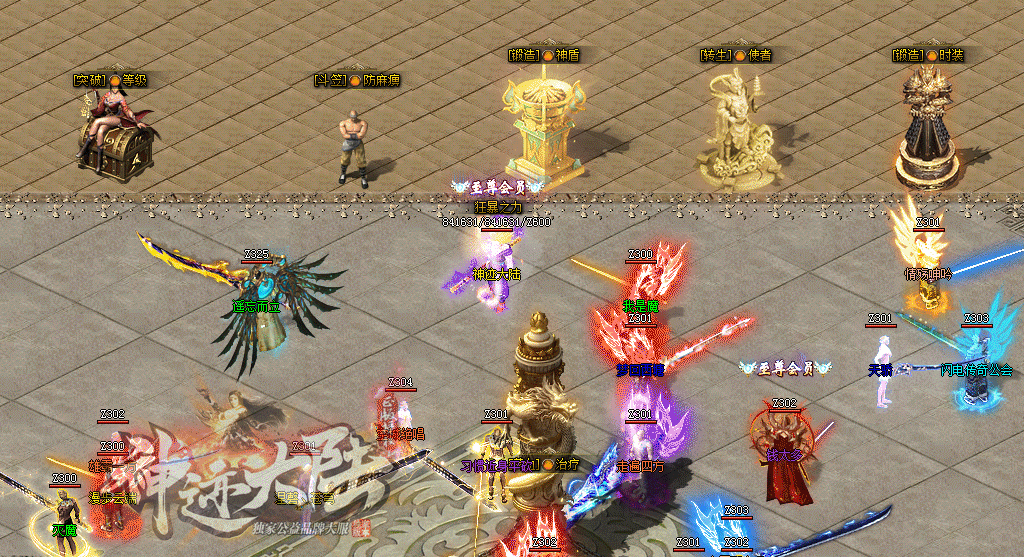The image size is (1024, 557).
Task: Open the [突破] 等级 level breakthrough label
Action: coord(109,80)
